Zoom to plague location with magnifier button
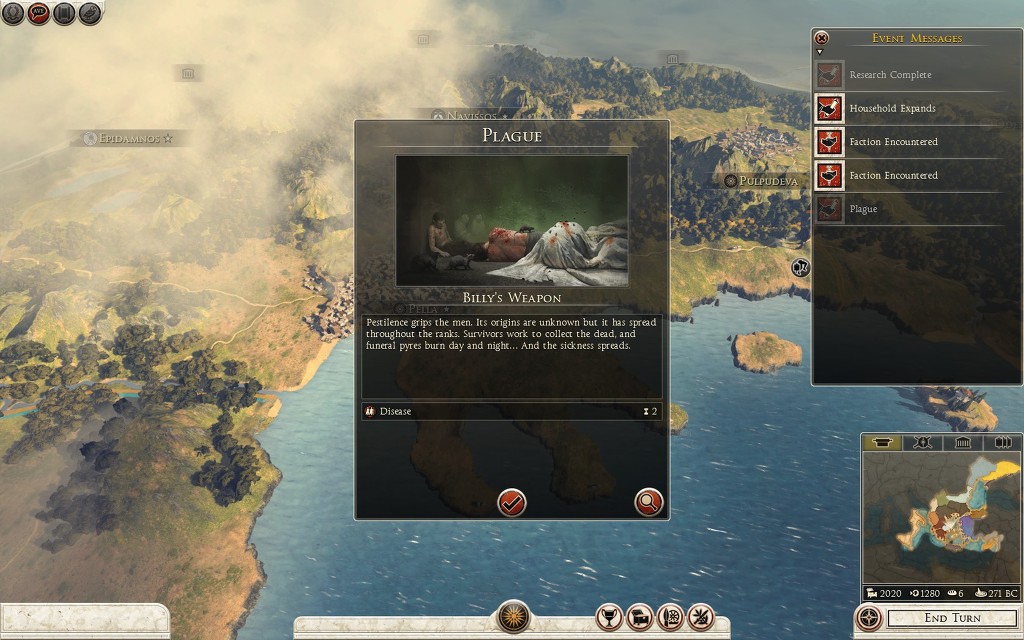 click(x=649, y=502)
